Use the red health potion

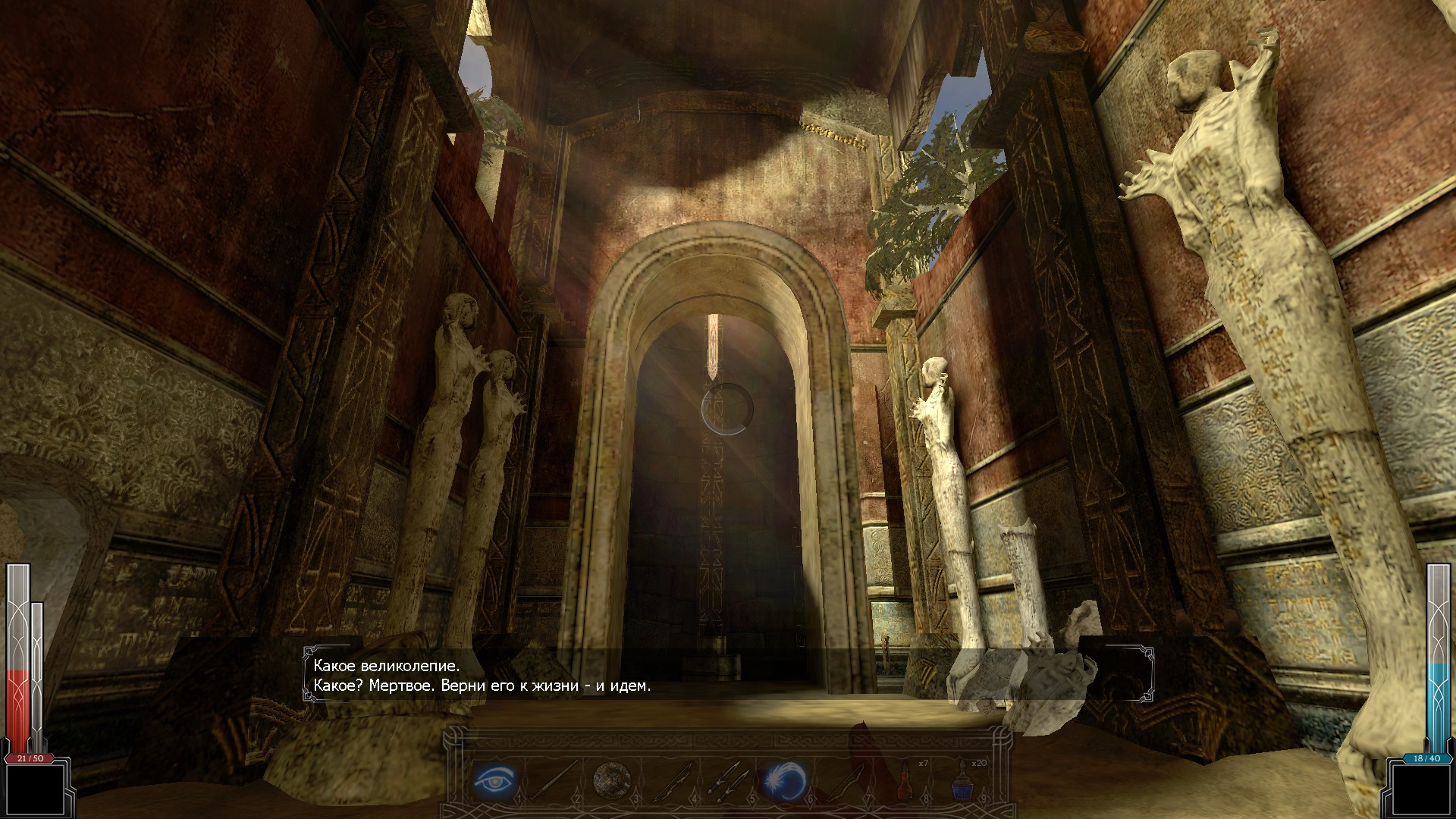tap(904, 779)
